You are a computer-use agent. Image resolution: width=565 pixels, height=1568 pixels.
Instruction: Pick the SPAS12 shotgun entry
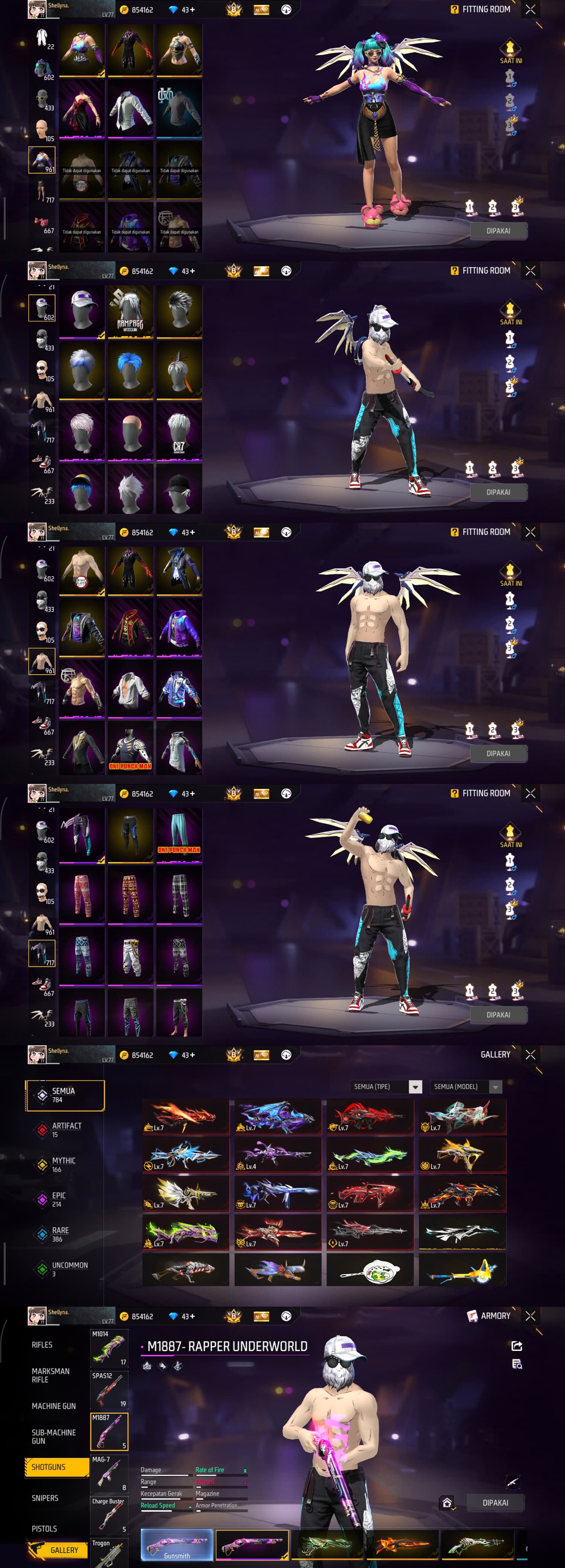[110, 1390]
